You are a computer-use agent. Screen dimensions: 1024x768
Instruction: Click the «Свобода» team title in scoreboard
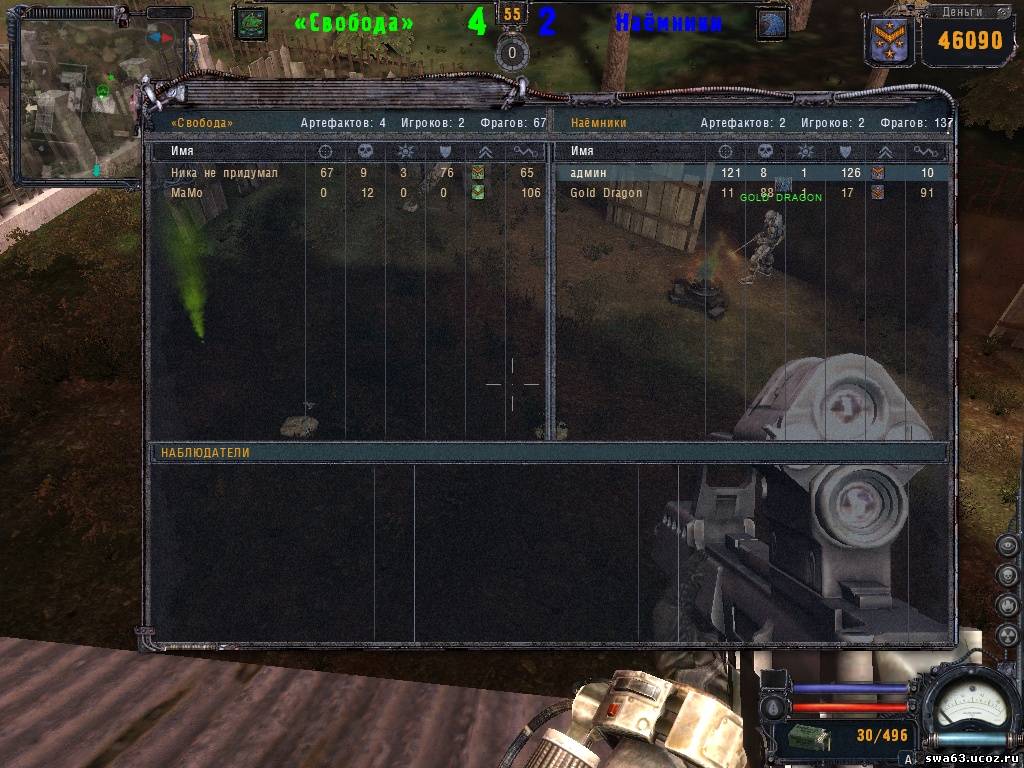(202, 123)
